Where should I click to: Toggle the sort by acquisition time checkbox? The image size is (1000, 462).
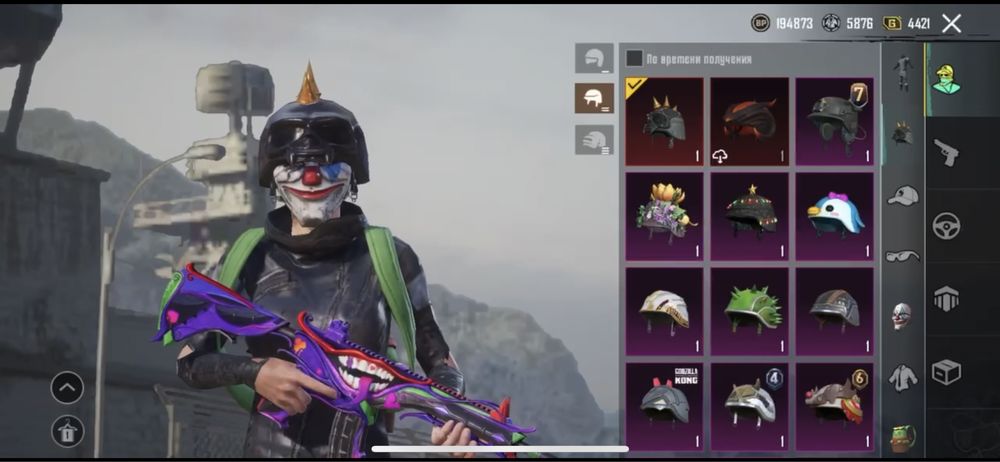point(634,59)
